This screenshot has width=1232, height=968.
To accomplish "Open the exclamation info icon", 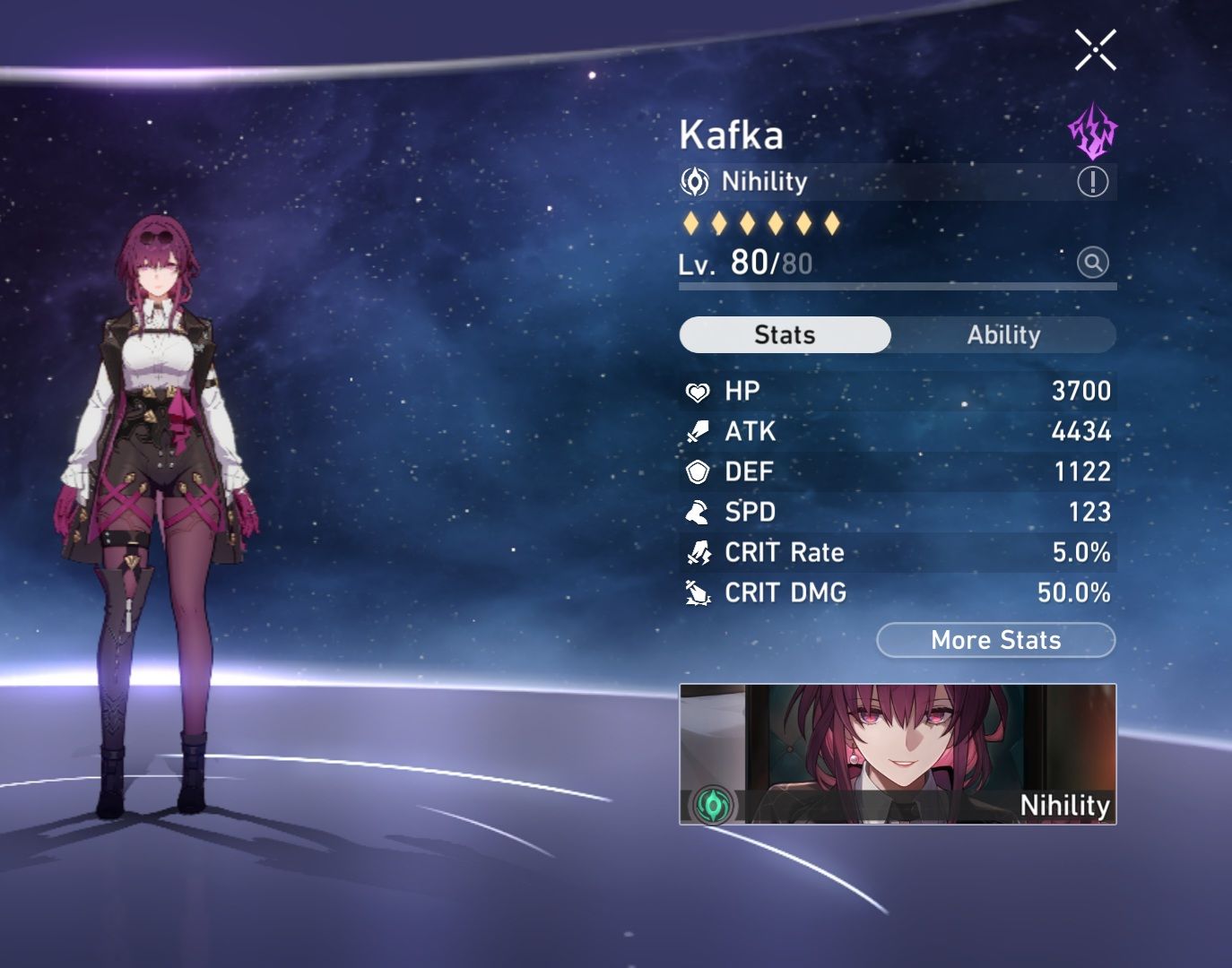I will point(1091,183).
